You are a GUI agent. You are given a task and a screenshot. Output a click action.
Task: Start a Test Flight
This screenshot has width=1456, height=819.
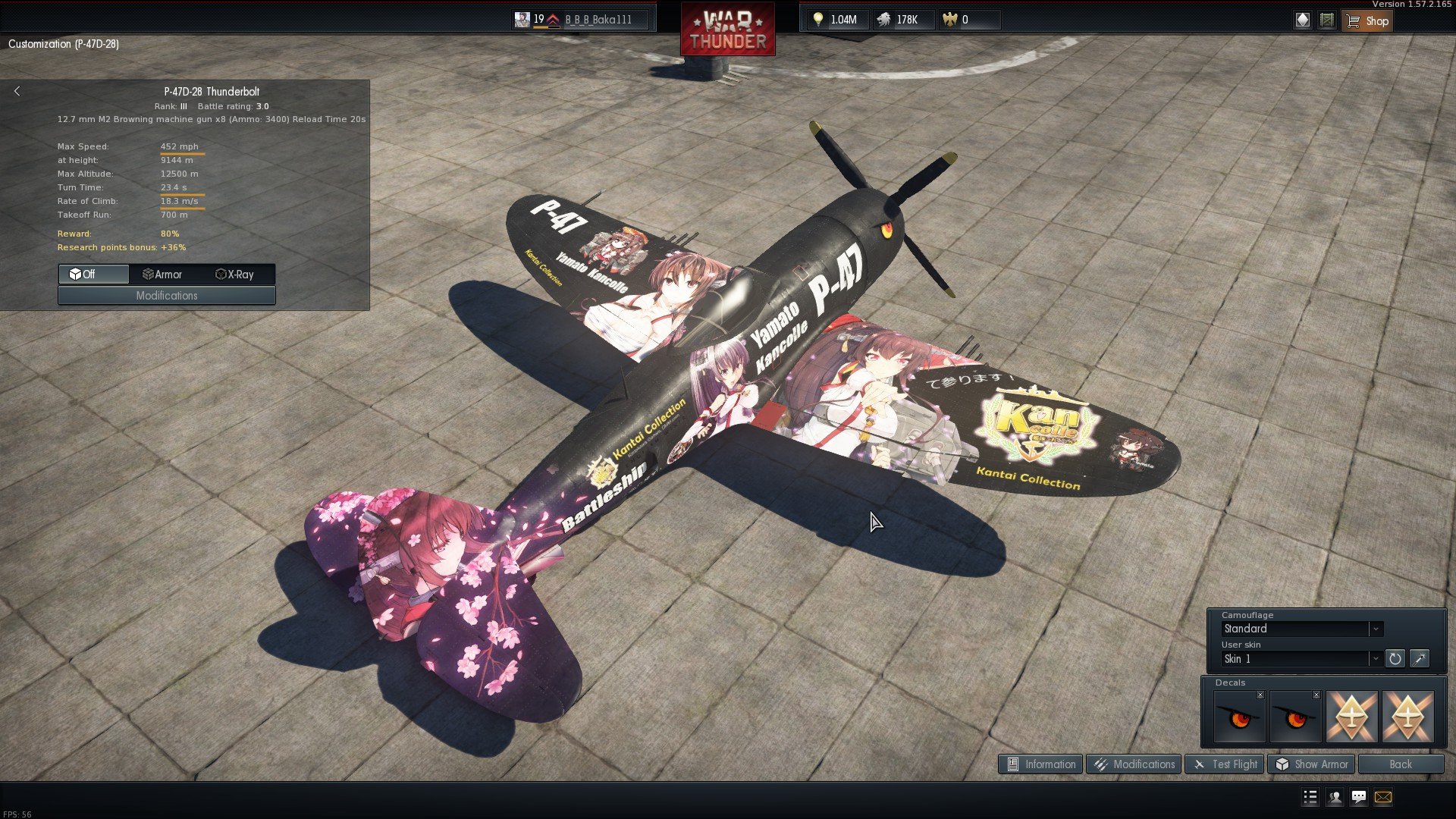pyautogui.click(x=1225, y=764)
